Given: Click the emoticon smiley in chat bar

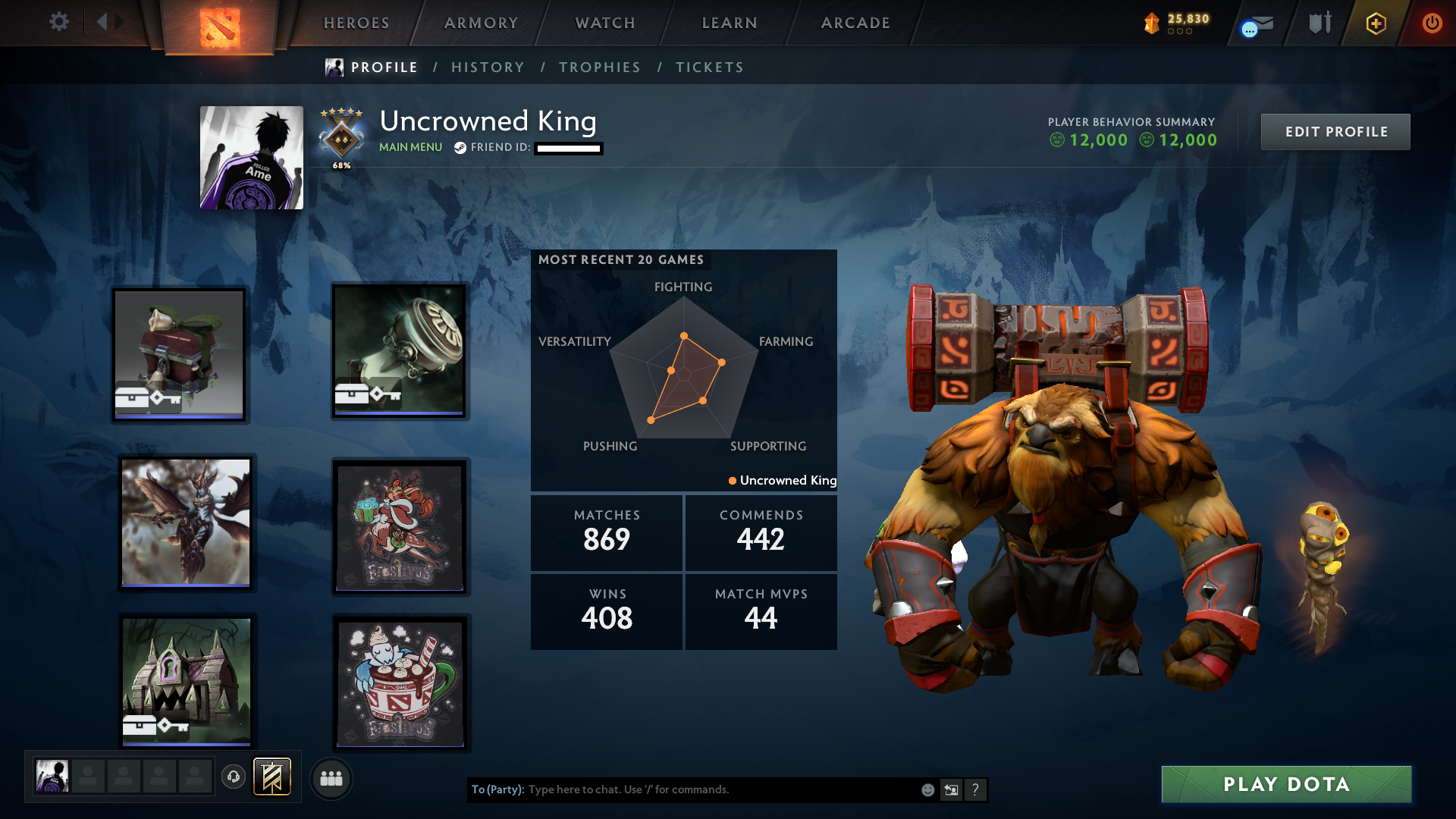Looking at the screenshot, I should coord(927,789).
